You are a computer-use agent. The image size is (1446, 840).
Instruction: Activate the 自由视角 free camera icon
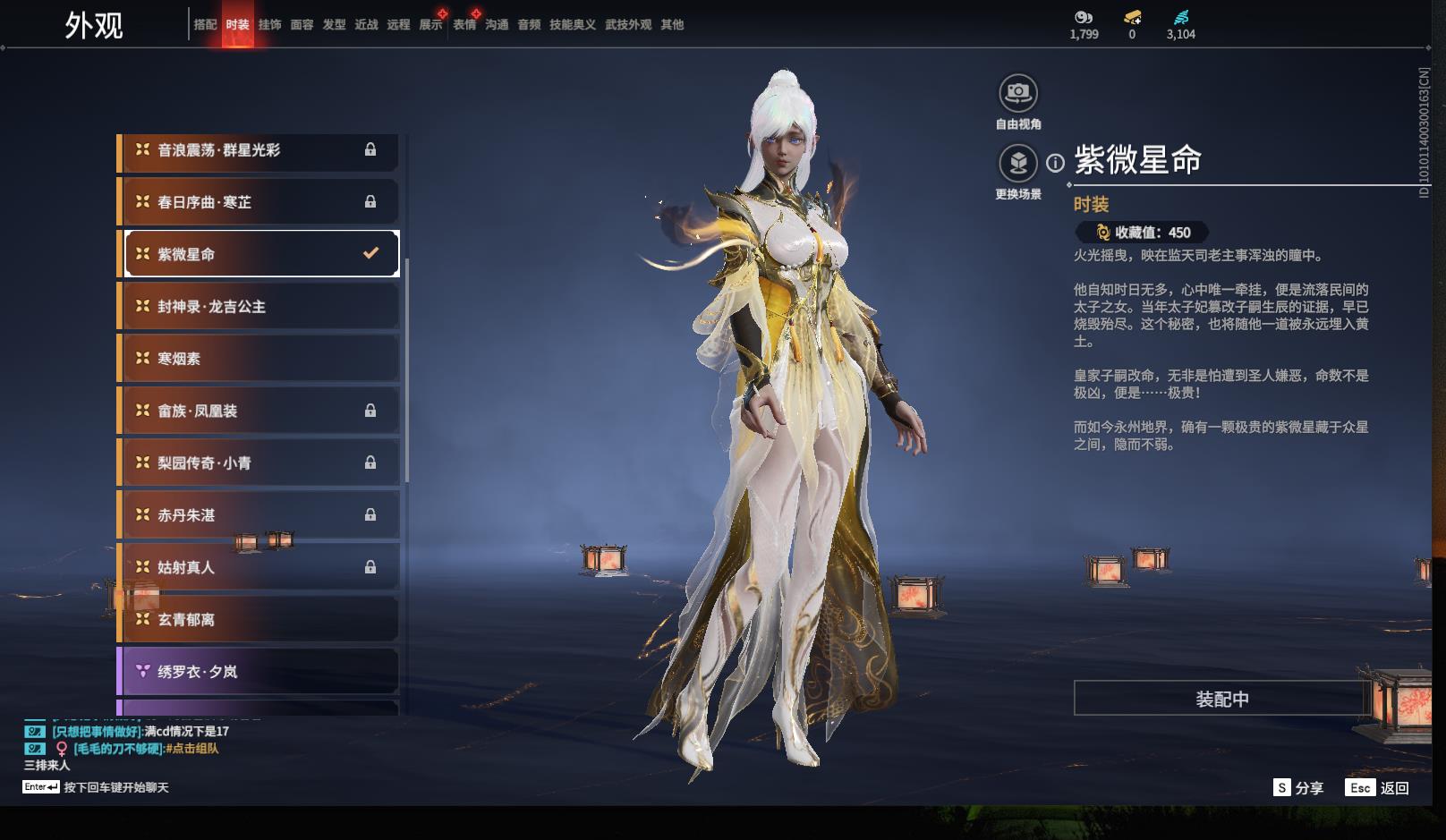[1017, 93]
